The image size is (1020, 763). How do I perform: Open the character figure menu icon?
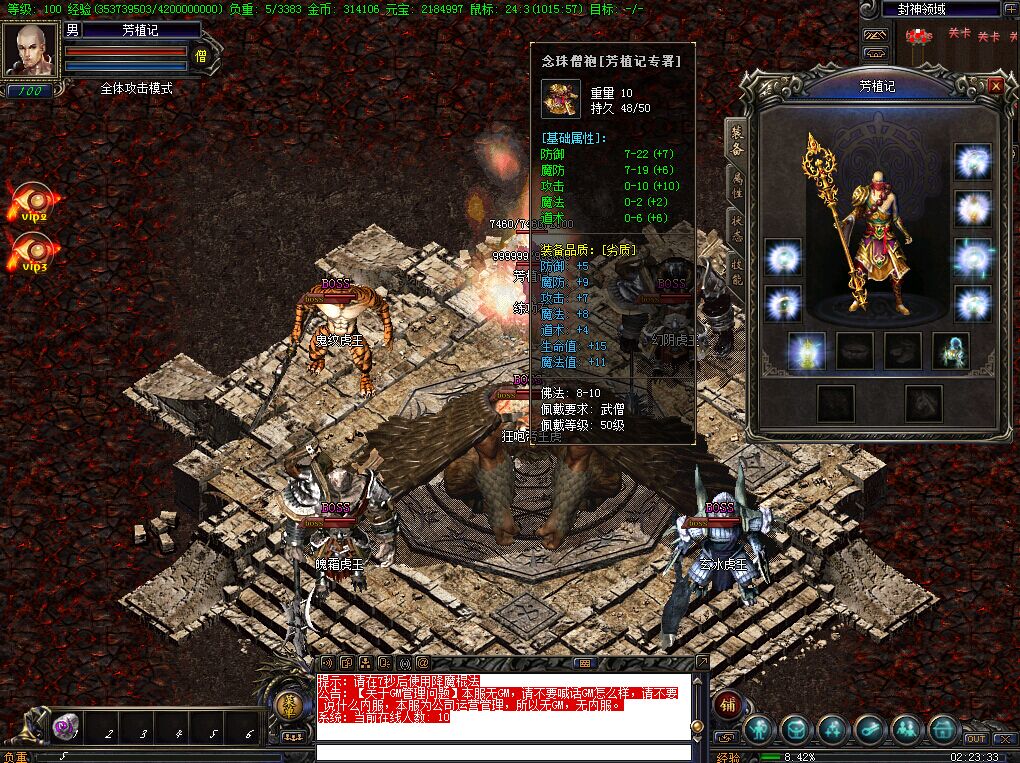(759, 729)
